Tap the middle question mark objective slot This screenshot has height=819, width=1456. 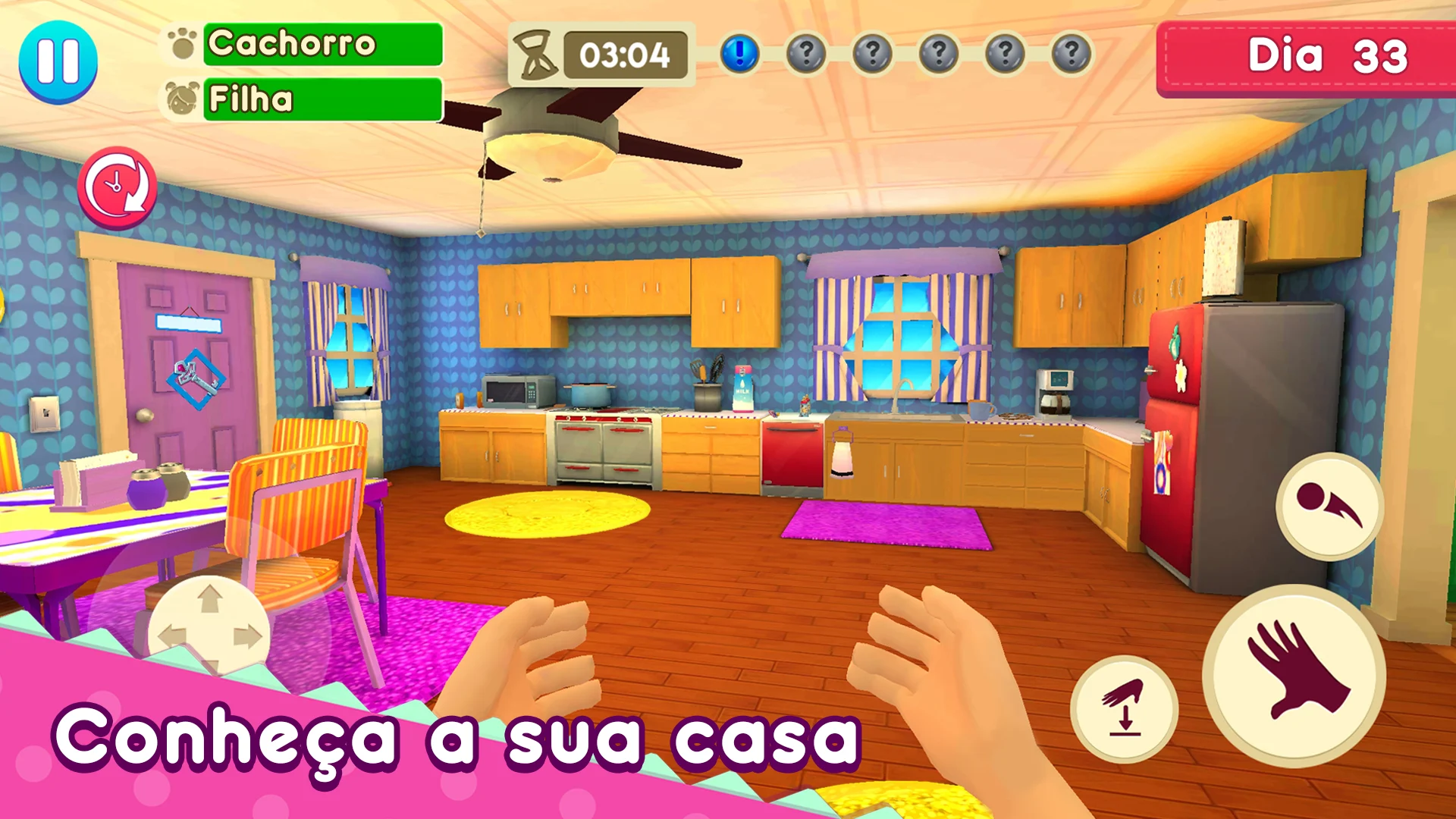[939, 53]
